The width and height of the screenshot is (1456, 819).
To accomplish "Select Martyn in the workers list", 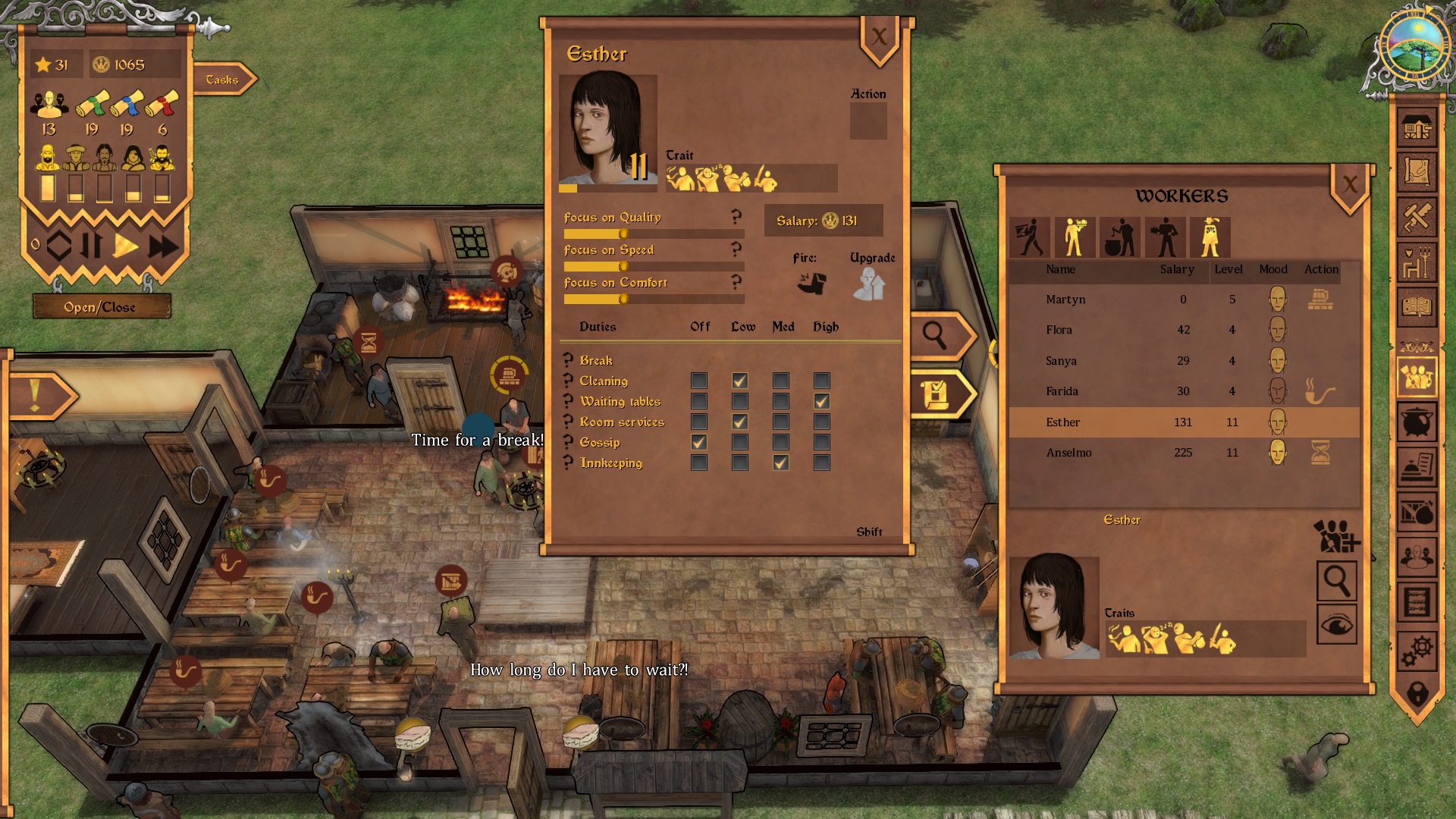I will (1065, 300).
